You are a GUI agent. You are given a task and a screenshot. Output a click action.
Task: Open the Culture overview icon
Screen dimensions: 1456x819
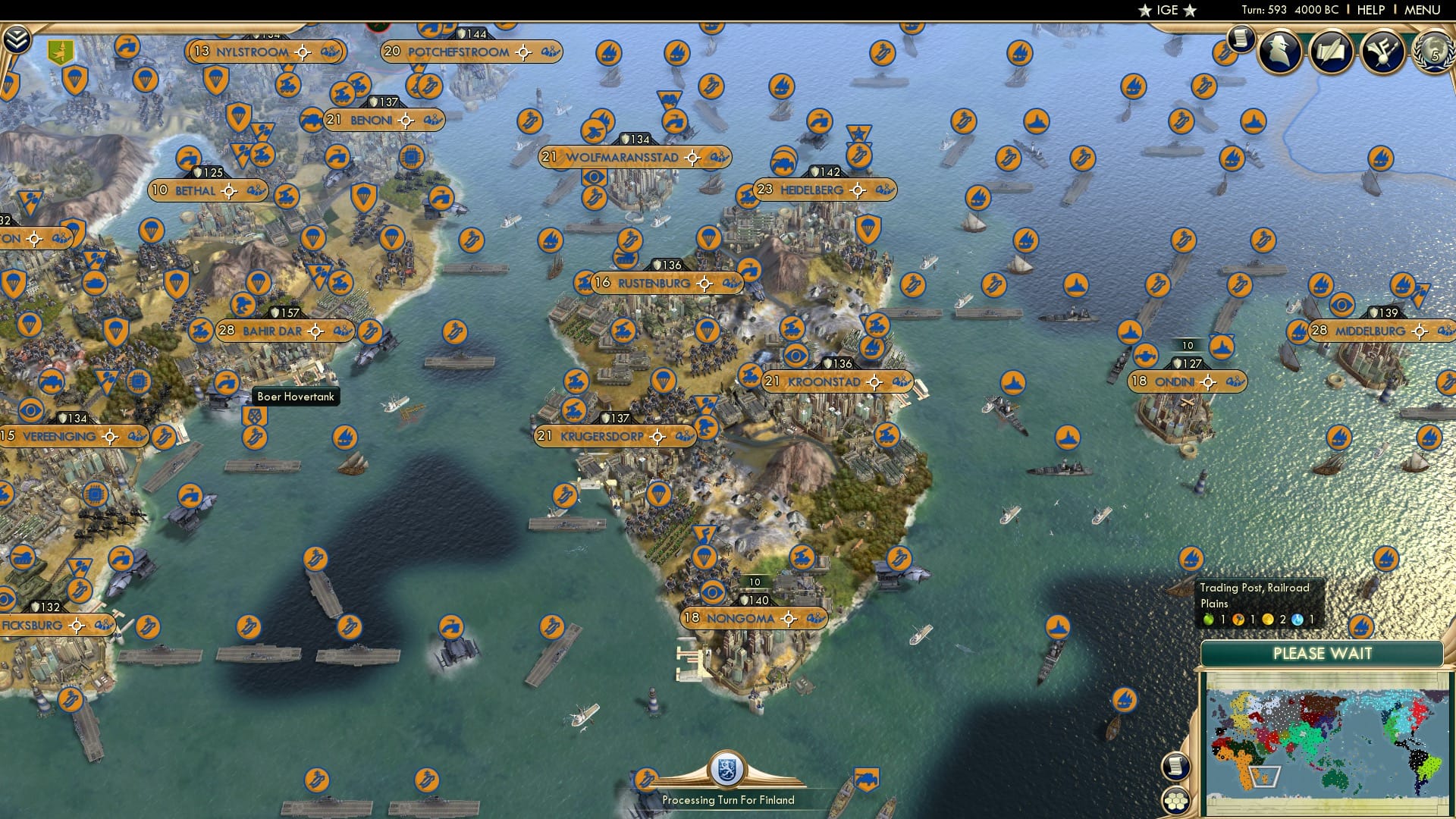pos(1382,52)
